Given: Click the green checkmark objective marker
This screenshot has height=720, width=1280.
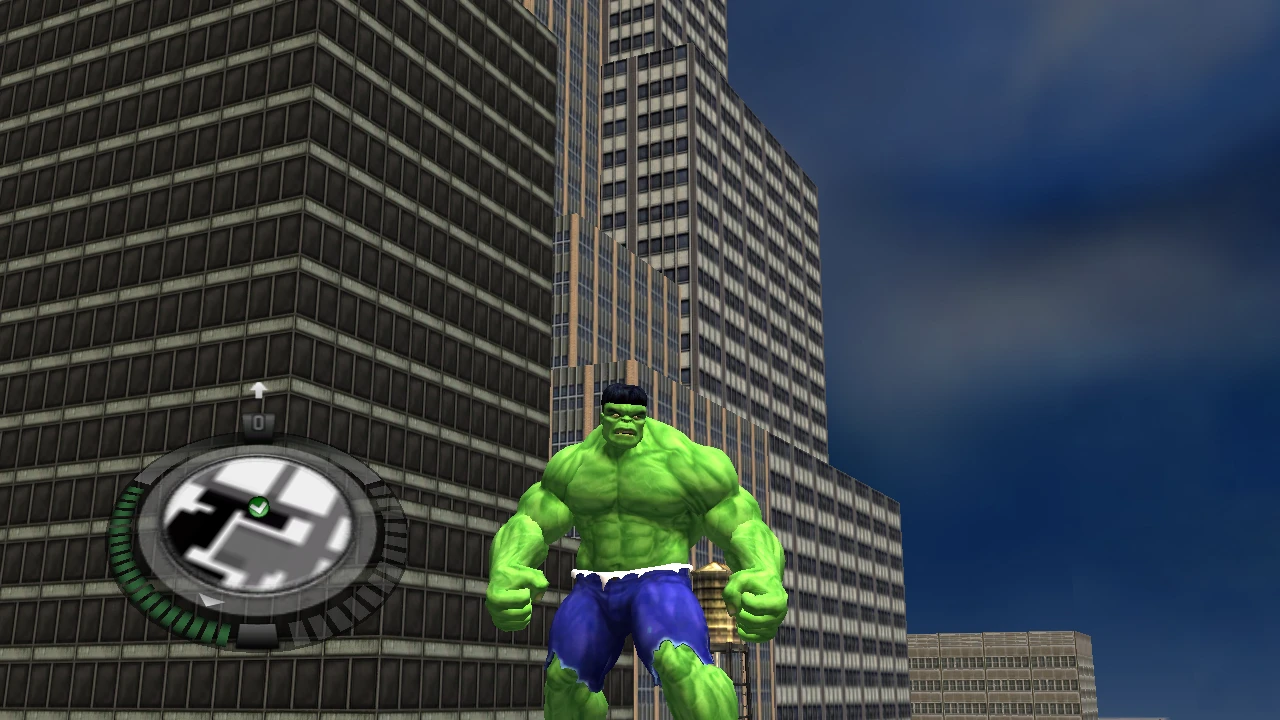Looking at the screenshot, I should click(x=259, y=505).
